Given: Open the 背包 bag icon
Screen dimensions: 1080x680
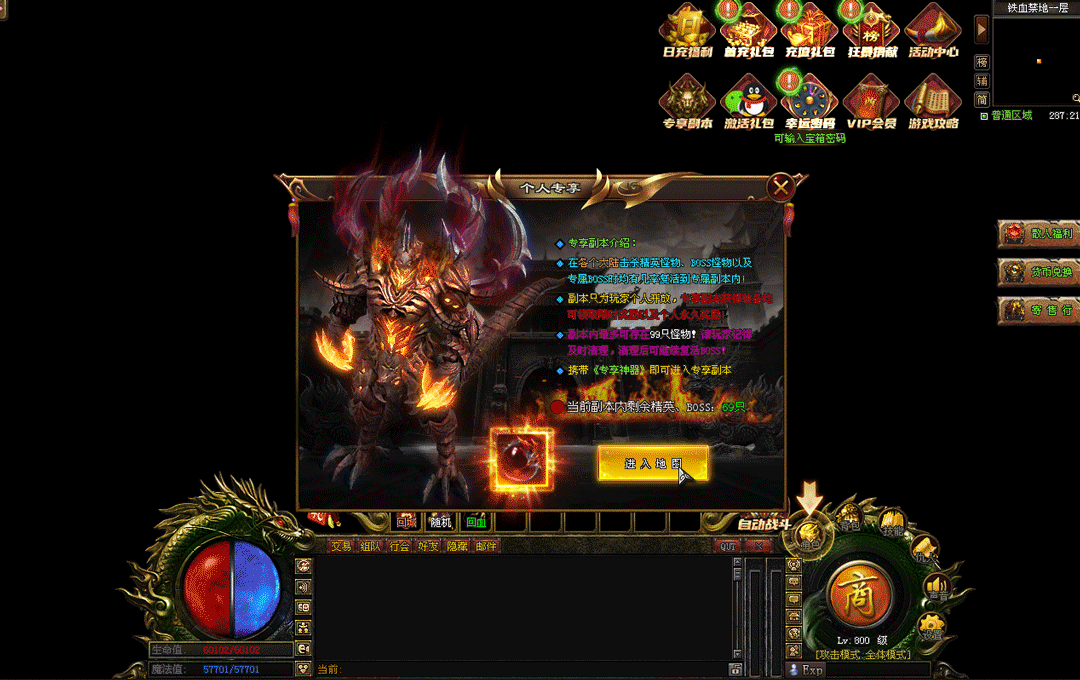Looking at the screenshot, I should [849, 520].
